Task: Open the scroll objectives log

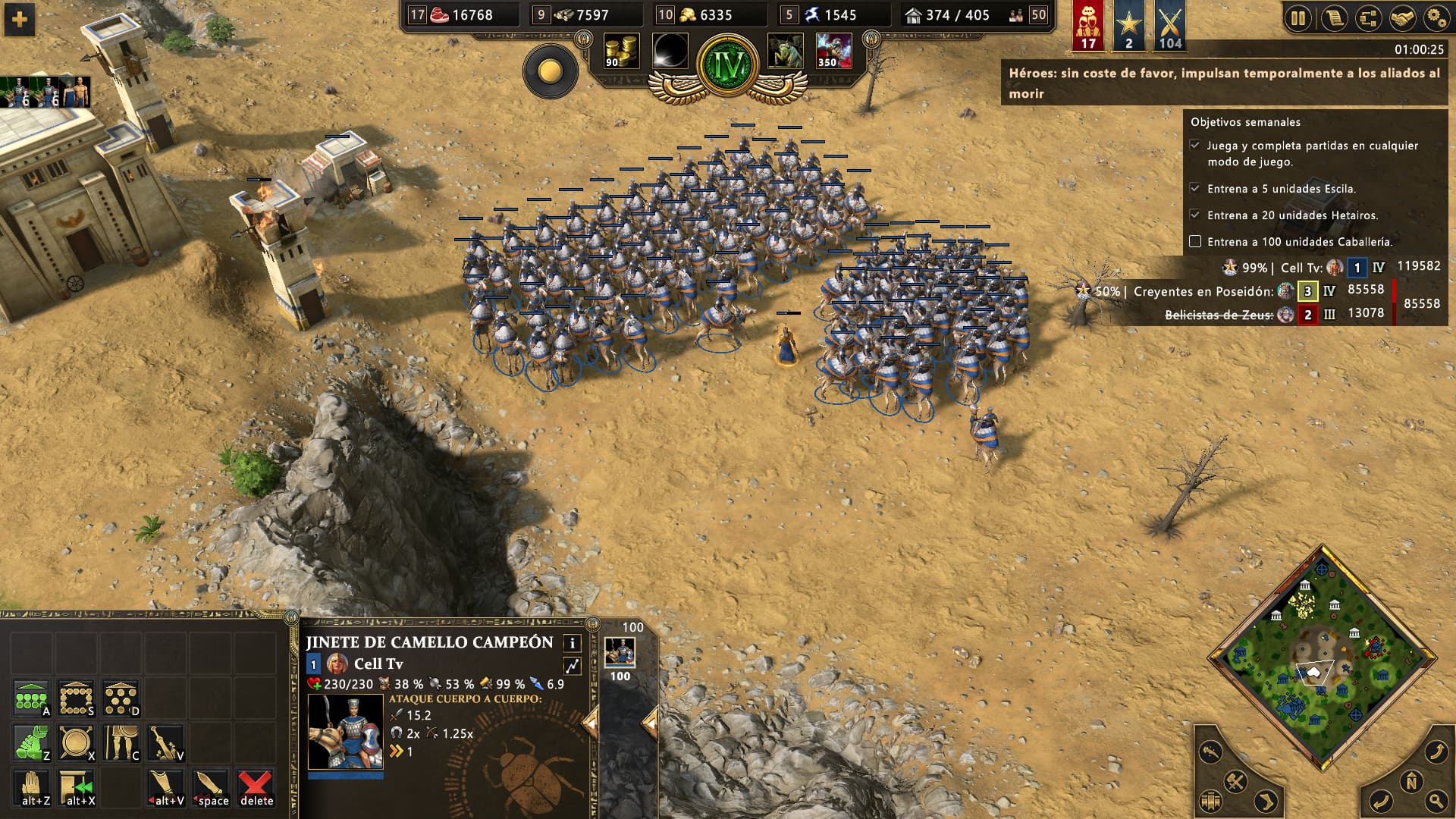Action: [1333, 18]
